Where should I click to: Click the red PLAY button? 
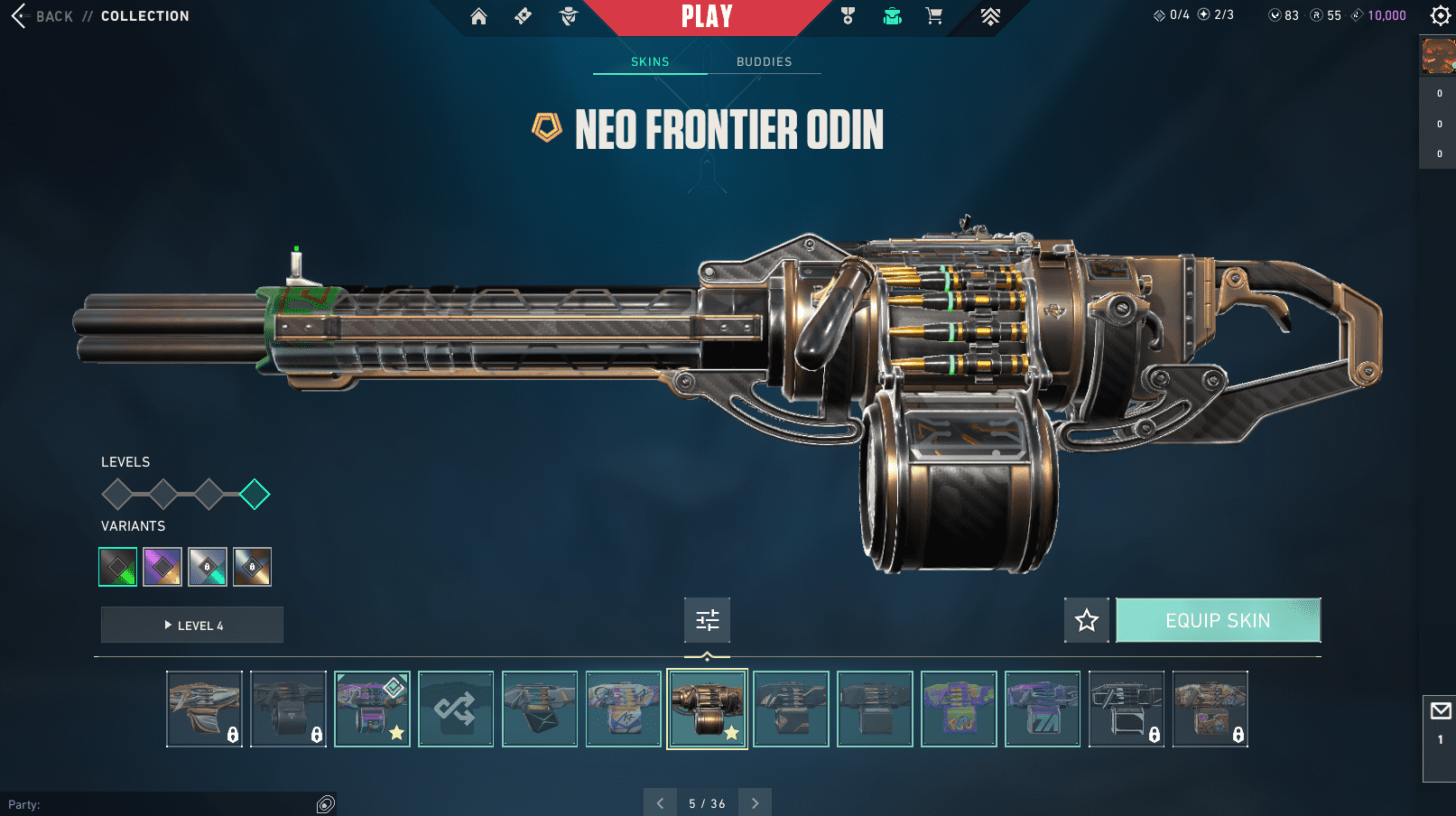click(707, 16)
